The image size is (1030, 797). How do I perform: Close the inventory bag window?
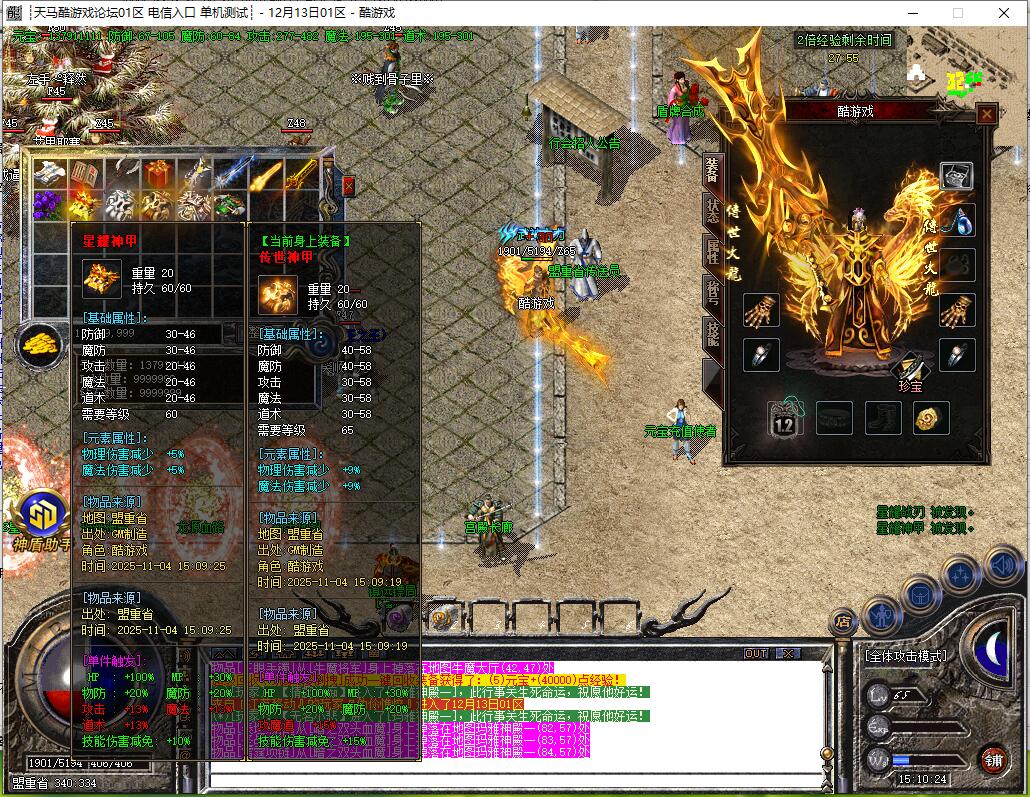click(x=348, y=186)
